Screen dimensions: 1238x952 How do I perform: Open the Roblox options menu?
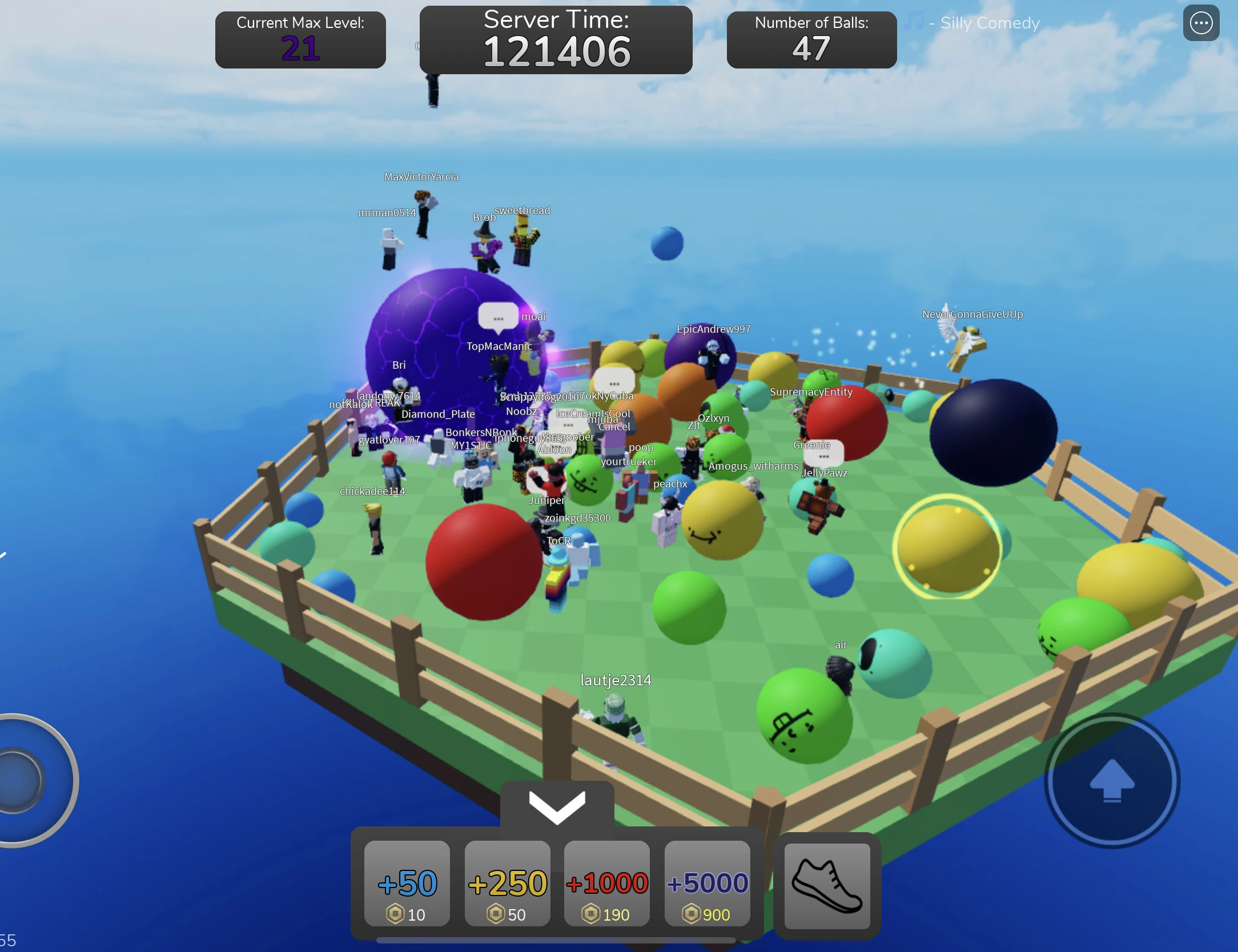[x=1201, y=23]
